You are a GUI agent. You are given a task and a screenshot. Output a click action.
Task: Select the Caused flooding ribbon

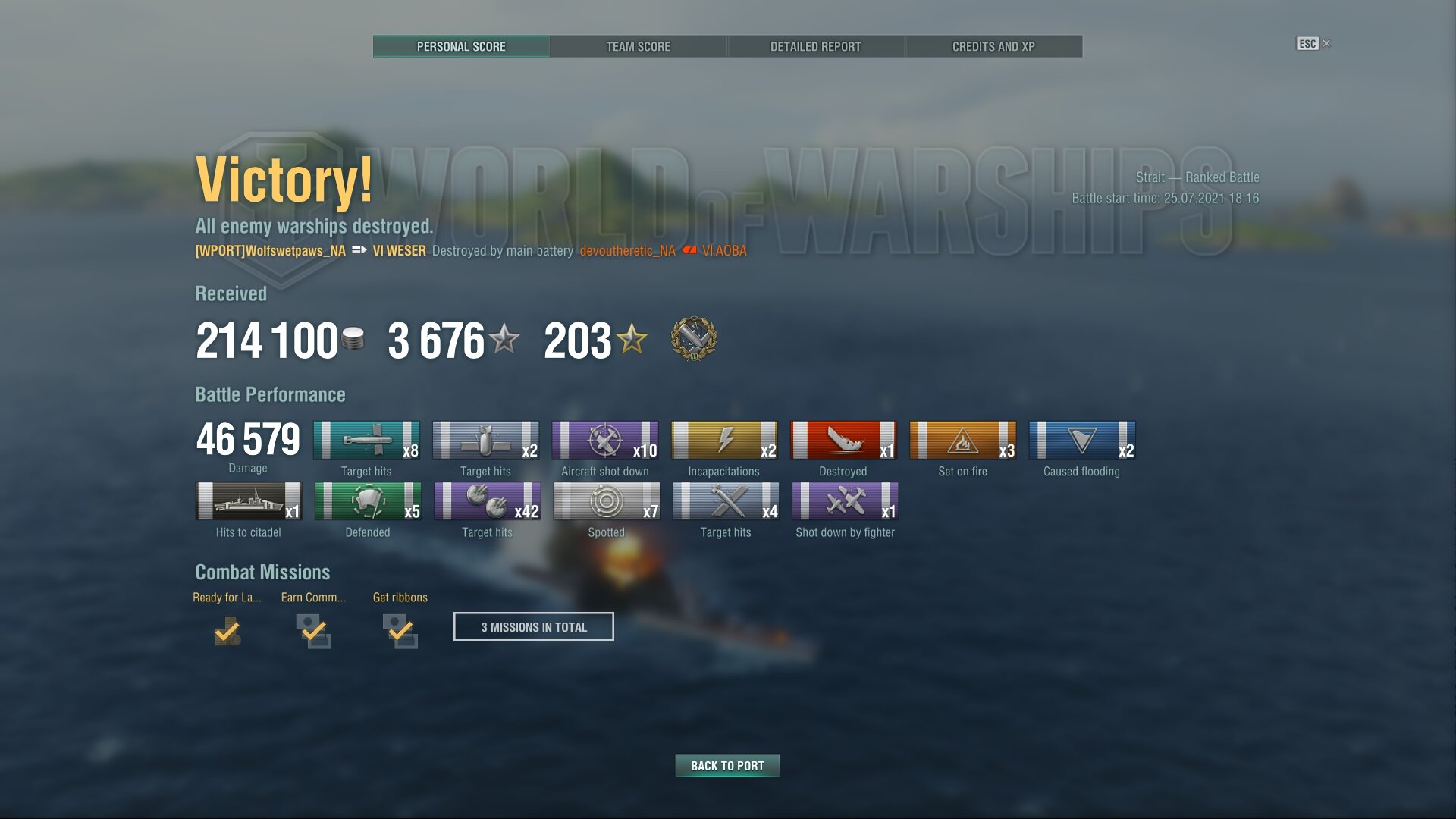coord(1082,441)
